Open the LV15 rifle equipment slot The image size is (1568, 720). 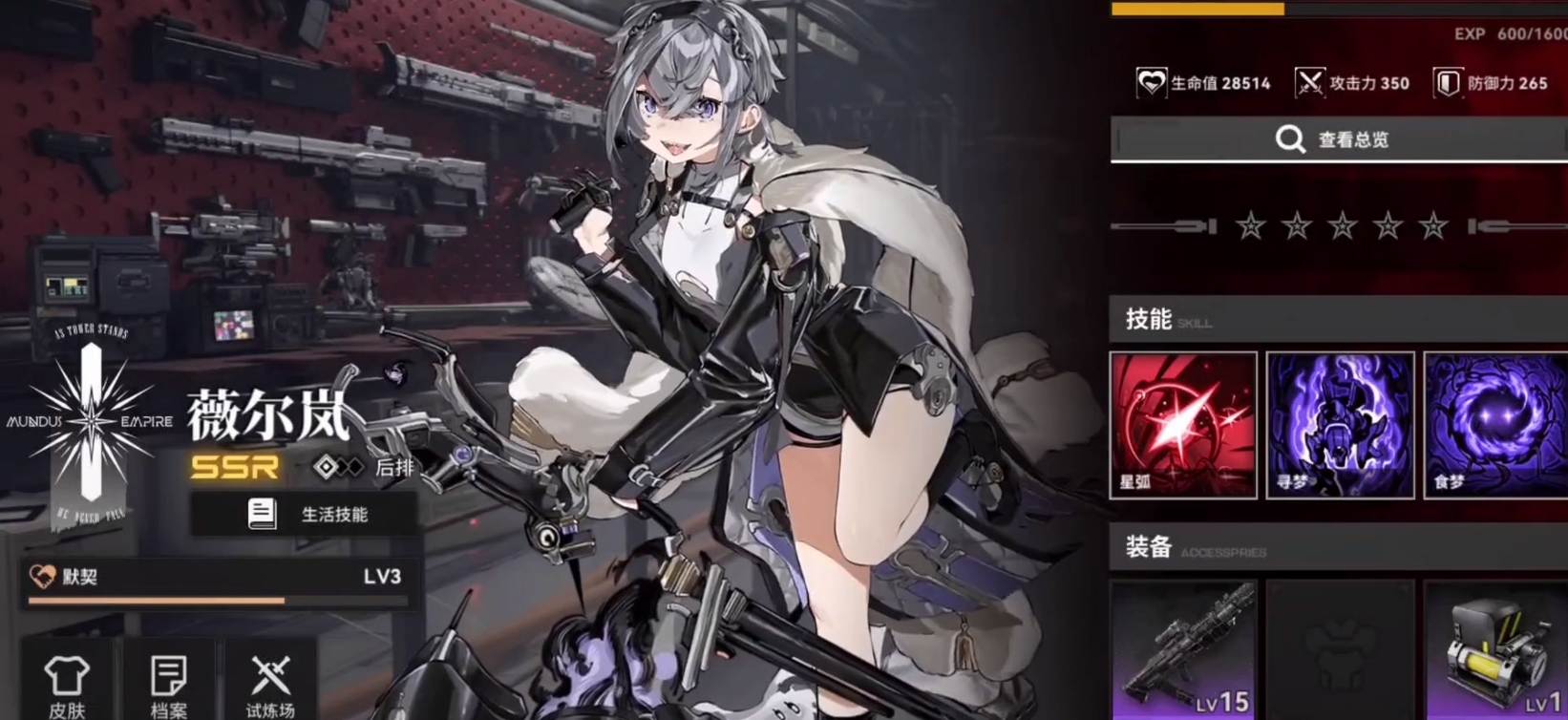tap(1183, 651)
